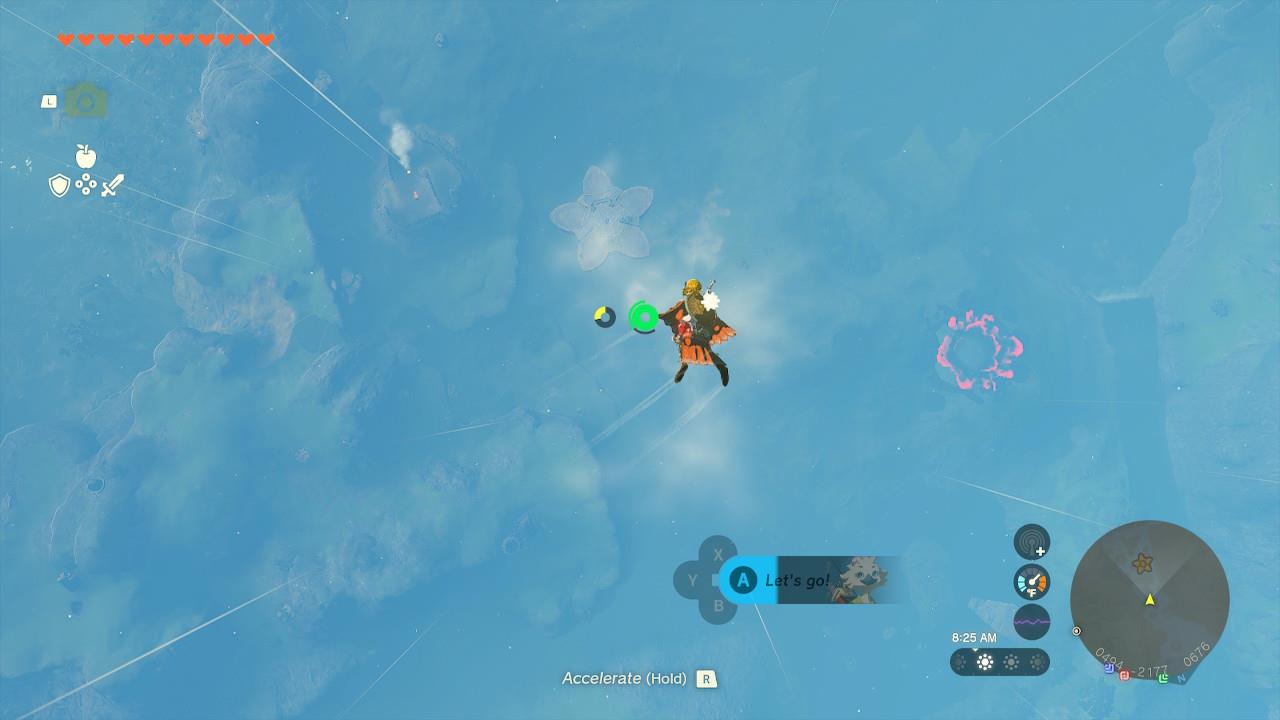
Task: Select the sword weapon shortcut icon
Action: (112, 185)
